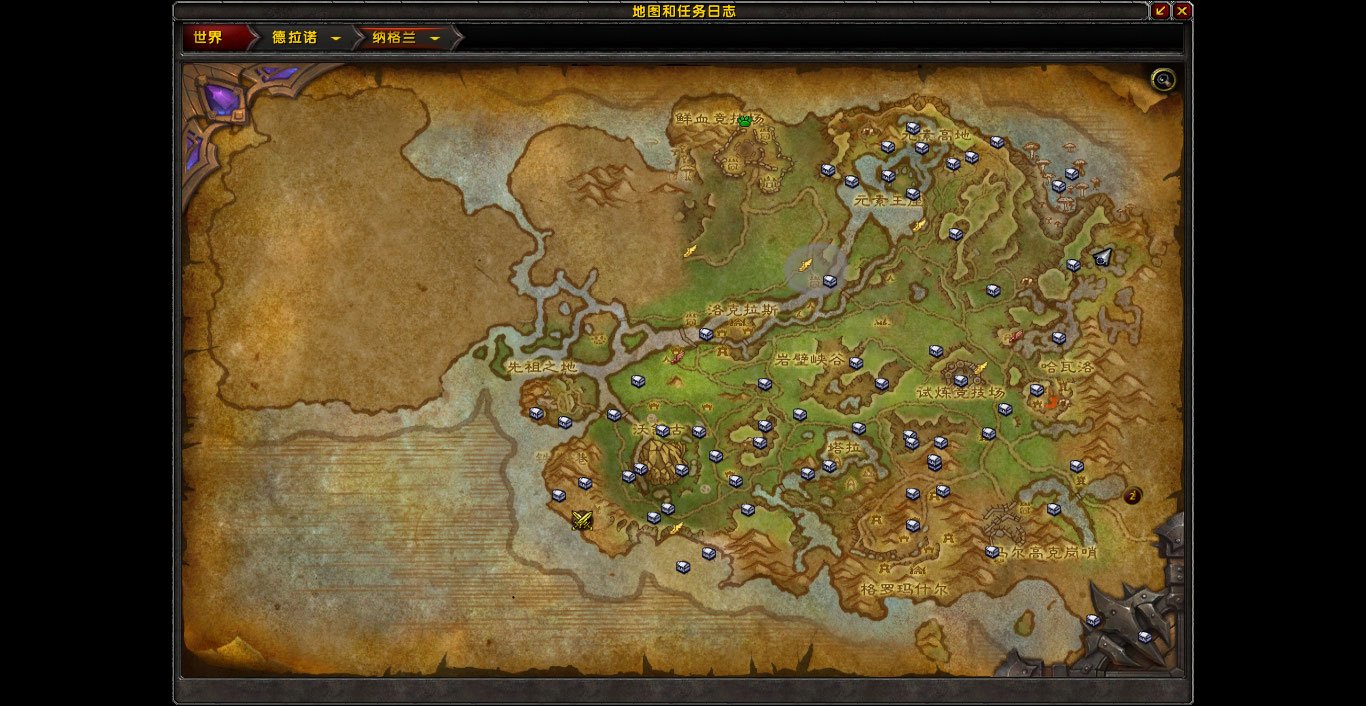Select the crossed swords map marker
The height and width of the screenshot is (706, 1366).
tap(582, 519)
